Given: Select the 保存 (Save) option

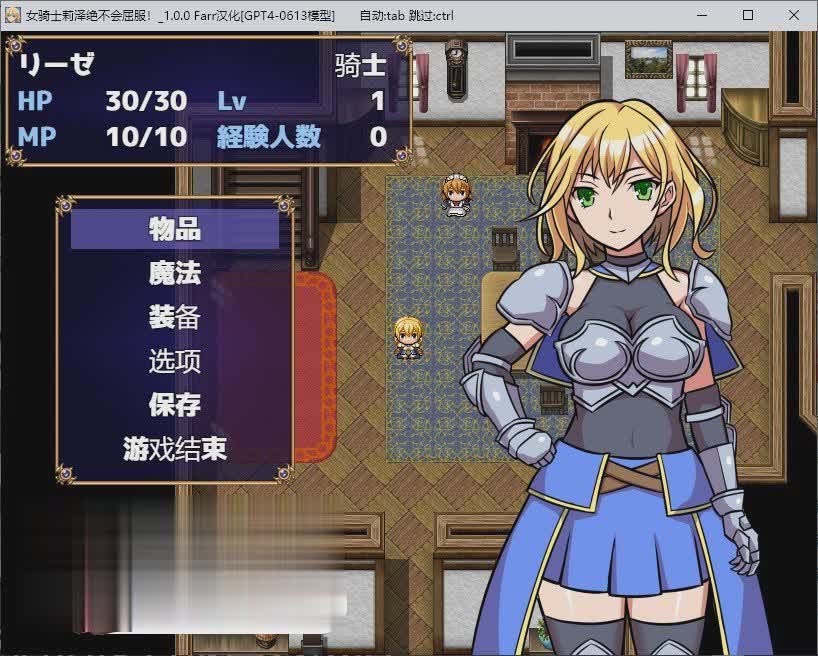Looking at the screenshot, I should point(175,405).
